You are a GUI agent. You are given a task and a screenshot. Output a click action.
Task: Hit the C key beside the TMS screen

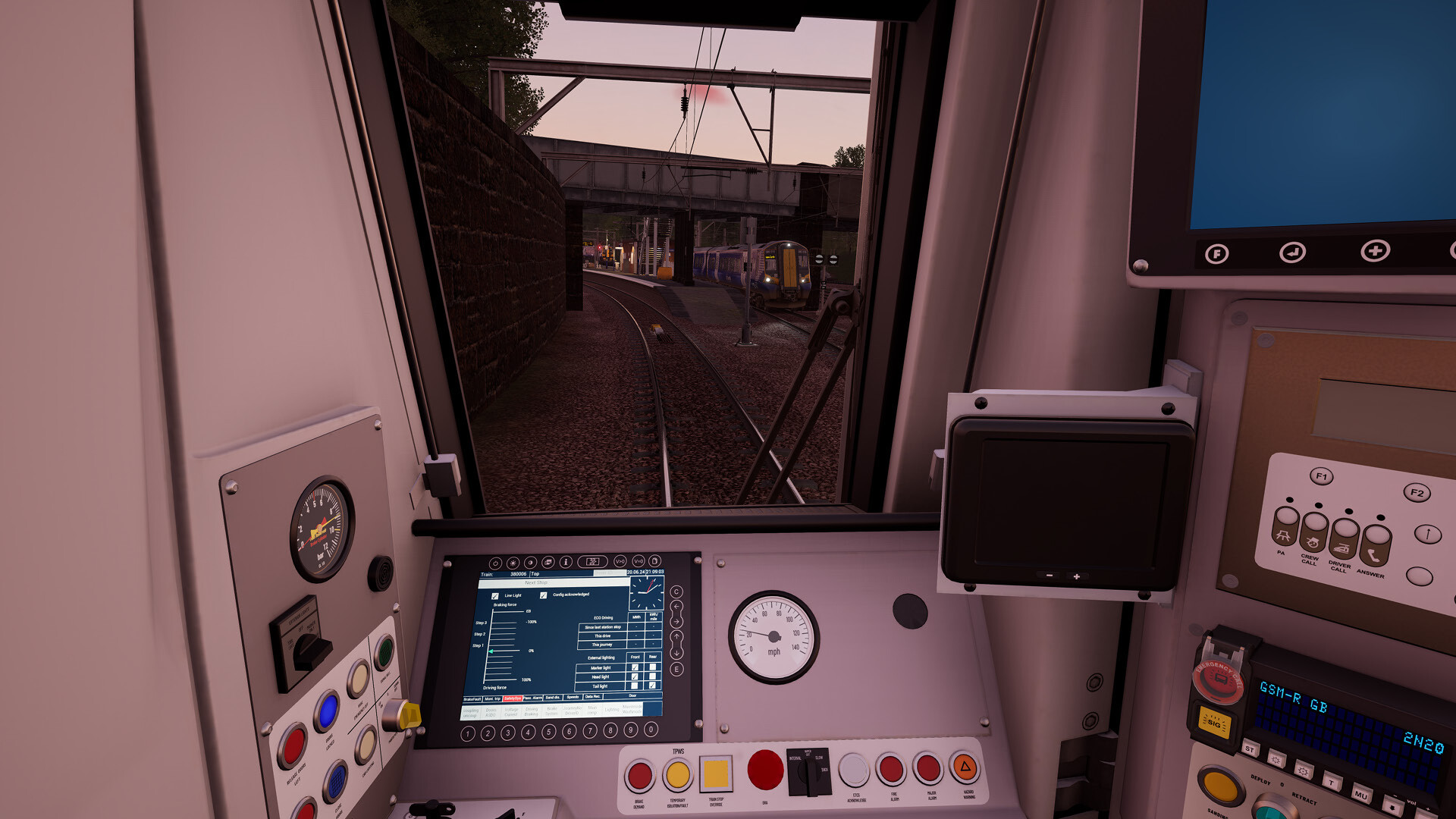coord(676,591)
